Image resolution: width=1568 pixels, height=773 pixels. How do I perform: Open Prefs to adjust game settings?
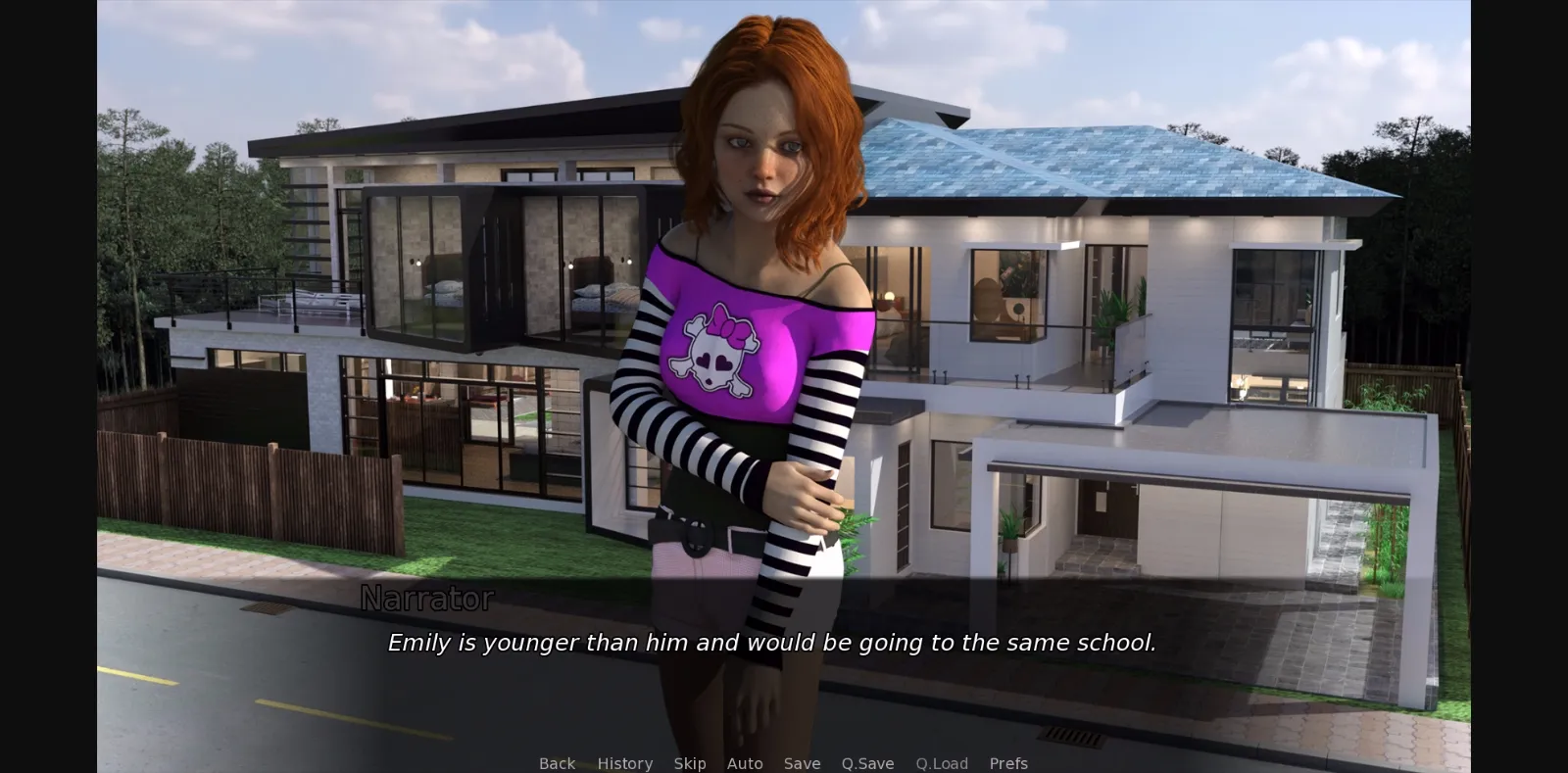coord(1008,763)
